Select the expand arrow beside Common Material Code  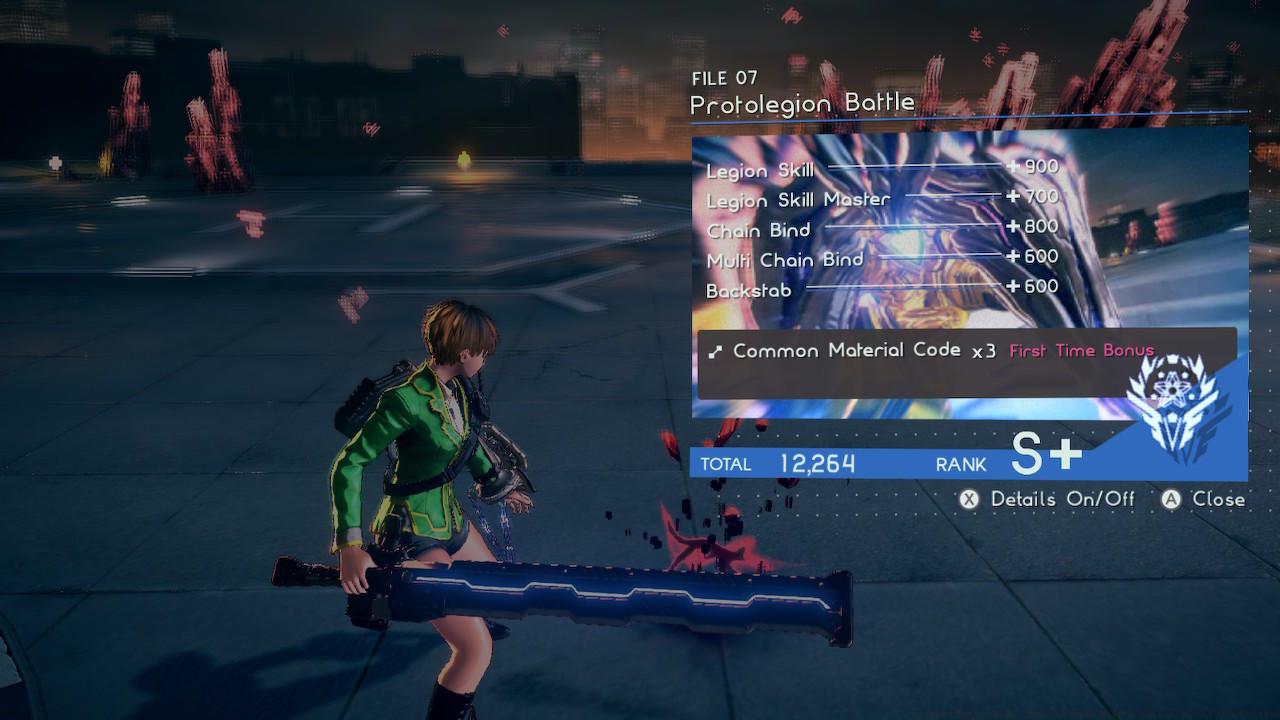click(x=716, y=351)
